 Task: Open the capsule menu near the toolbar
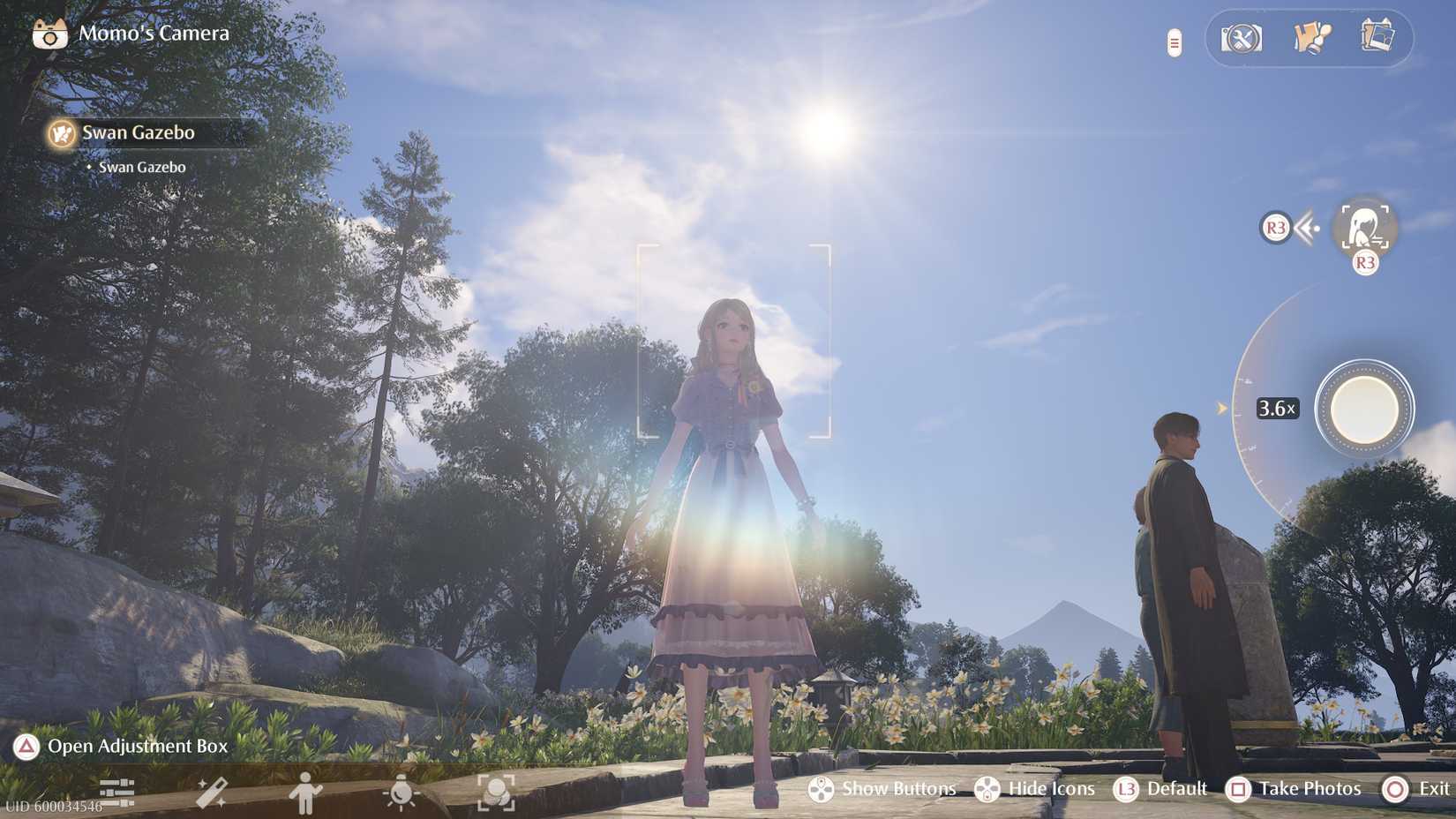[1173, 41]
